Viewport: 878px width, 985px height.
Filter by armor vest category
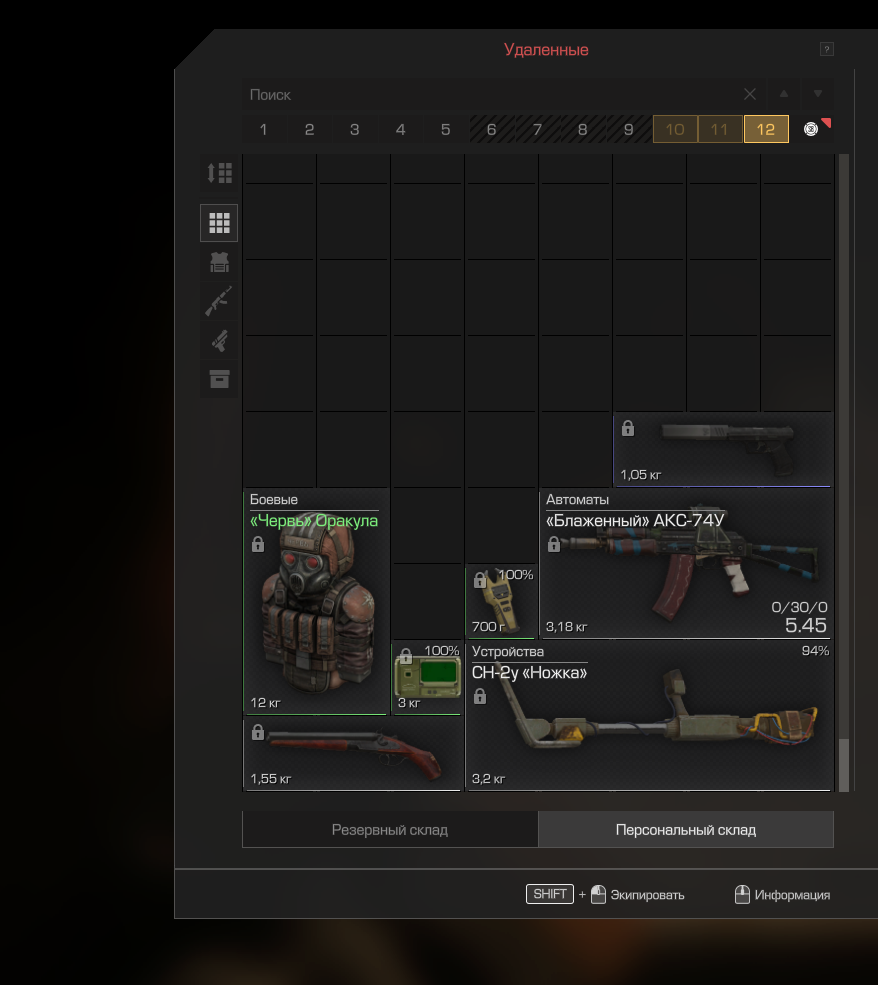[219, 262]
